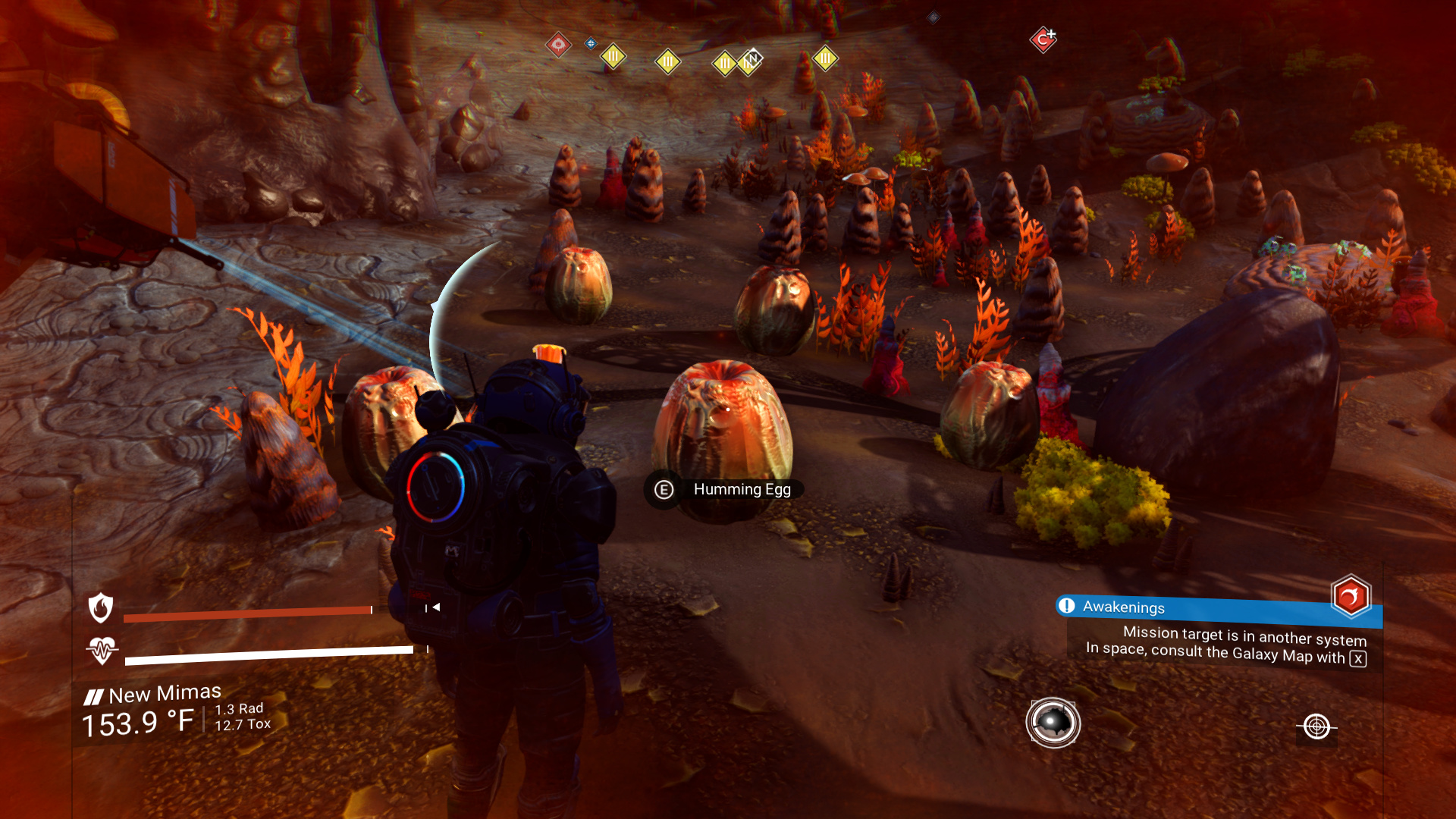The height and width of the screenshot is (819, 1456).
Task: Click the heartbeat health icon
Action: click(102, 650)
